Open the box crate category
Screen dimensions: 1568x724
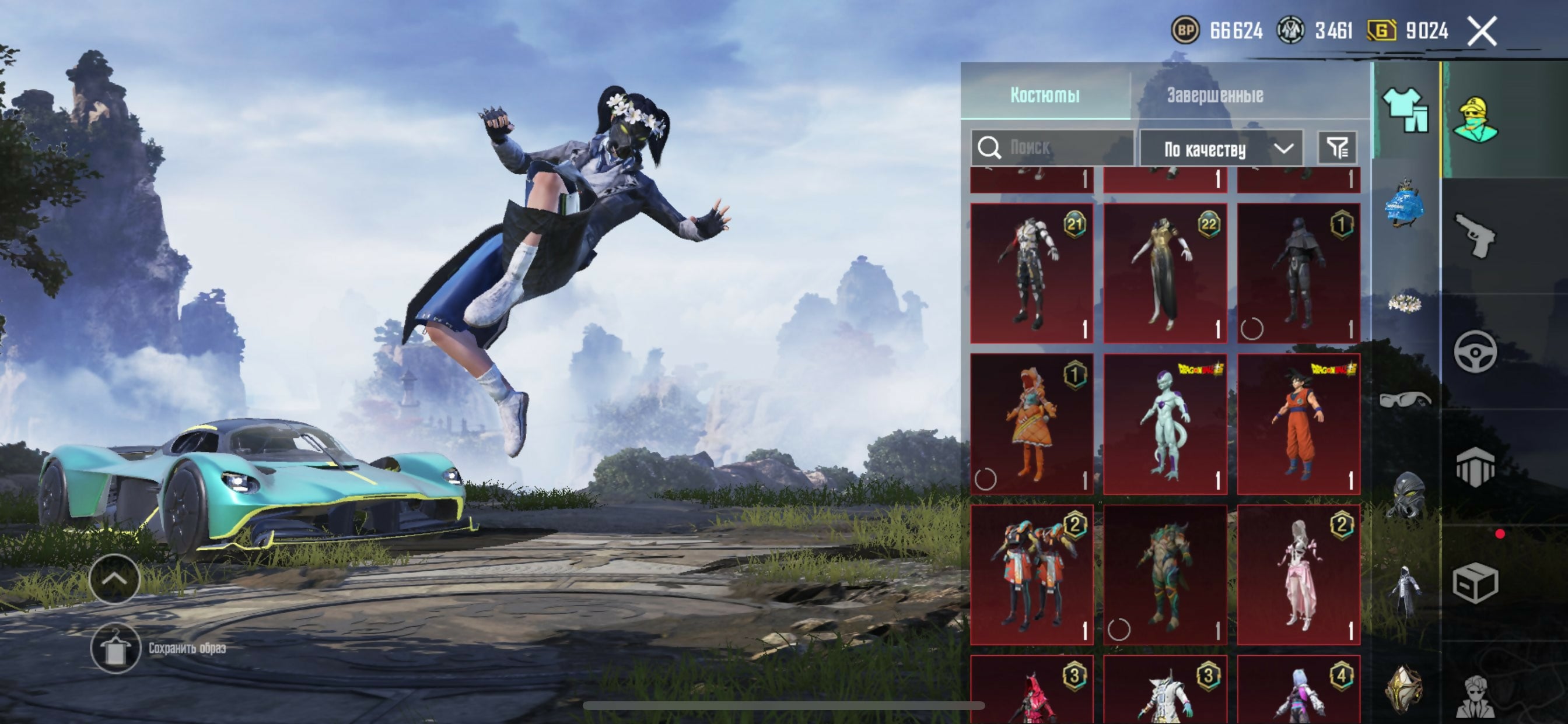[1474, 584]
